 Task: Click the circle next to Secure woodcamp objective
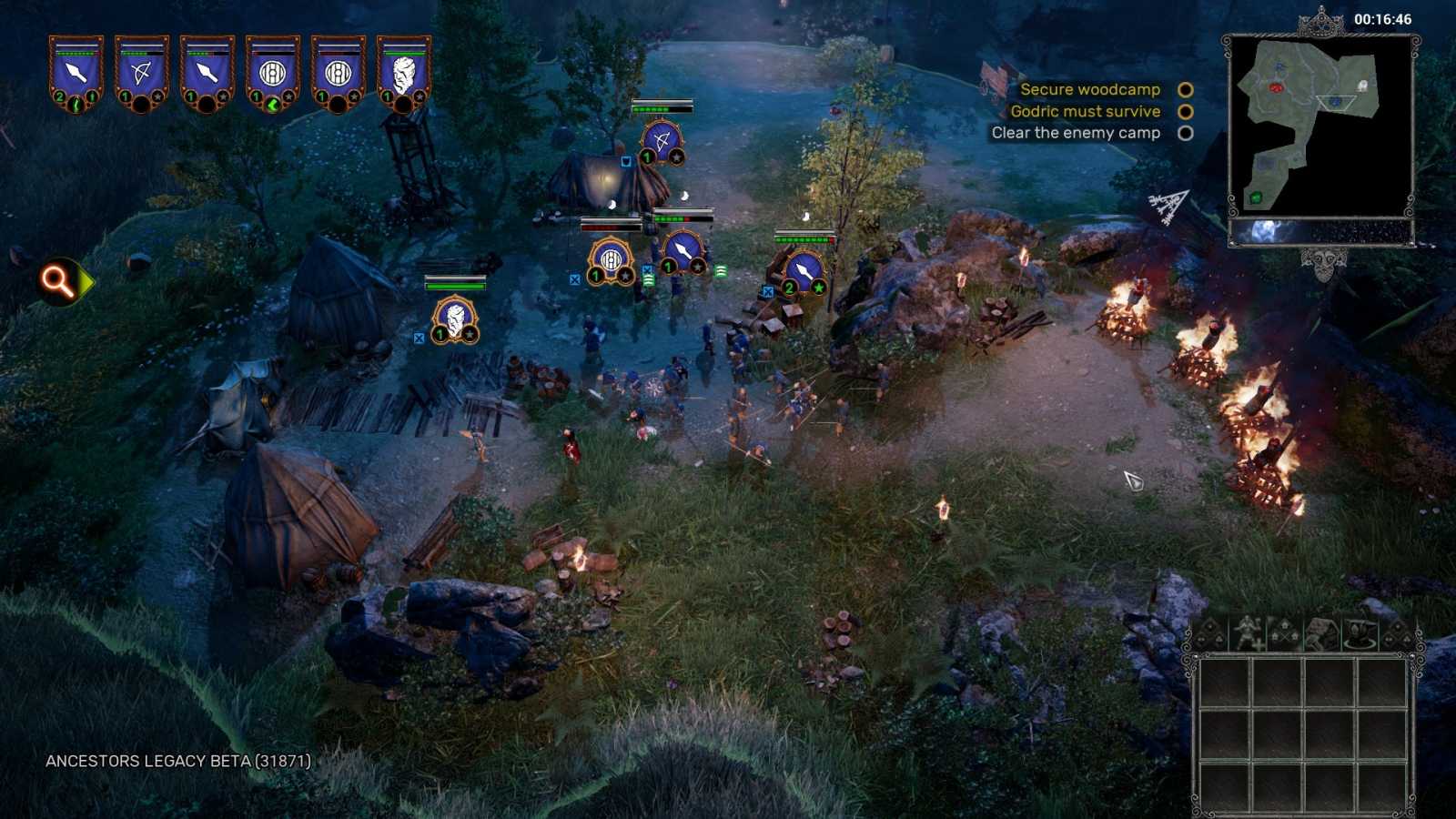point(1184,89)
